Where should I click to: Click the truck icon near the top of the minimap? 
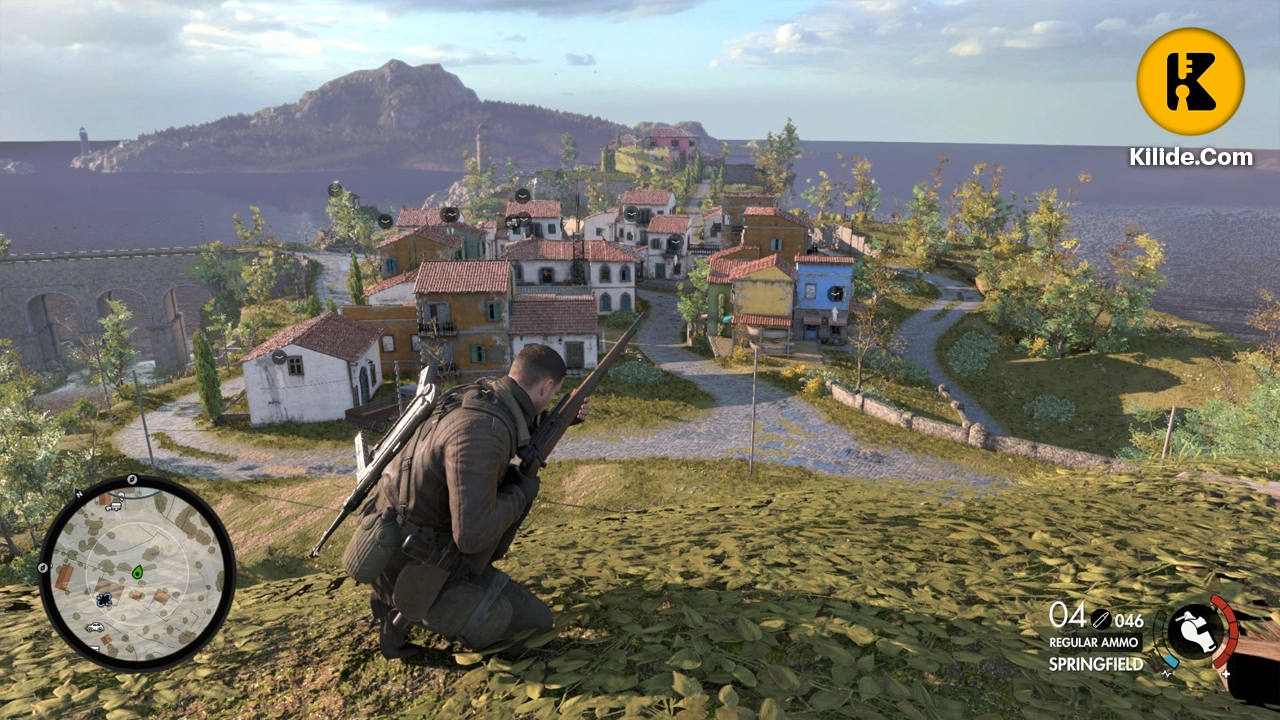113,506
